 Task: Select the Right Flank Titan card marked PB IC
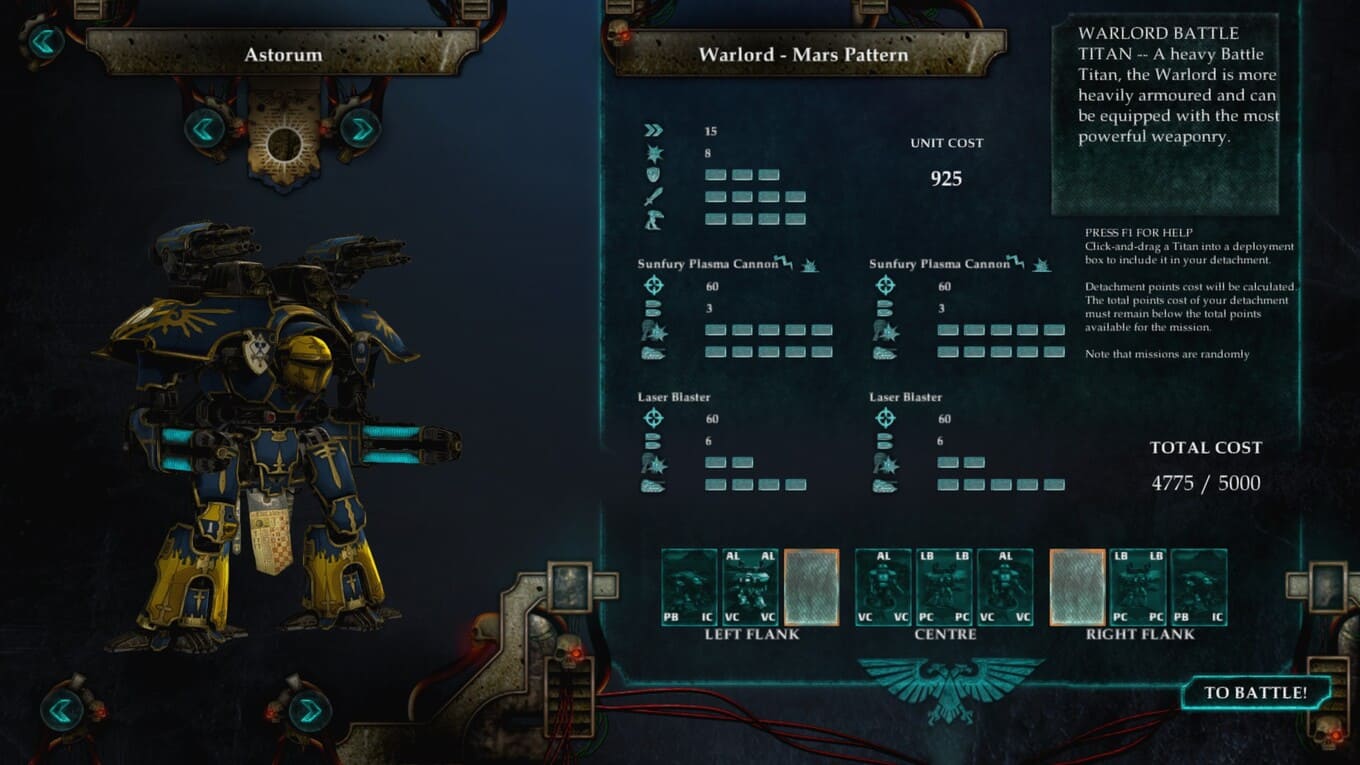1199,587
